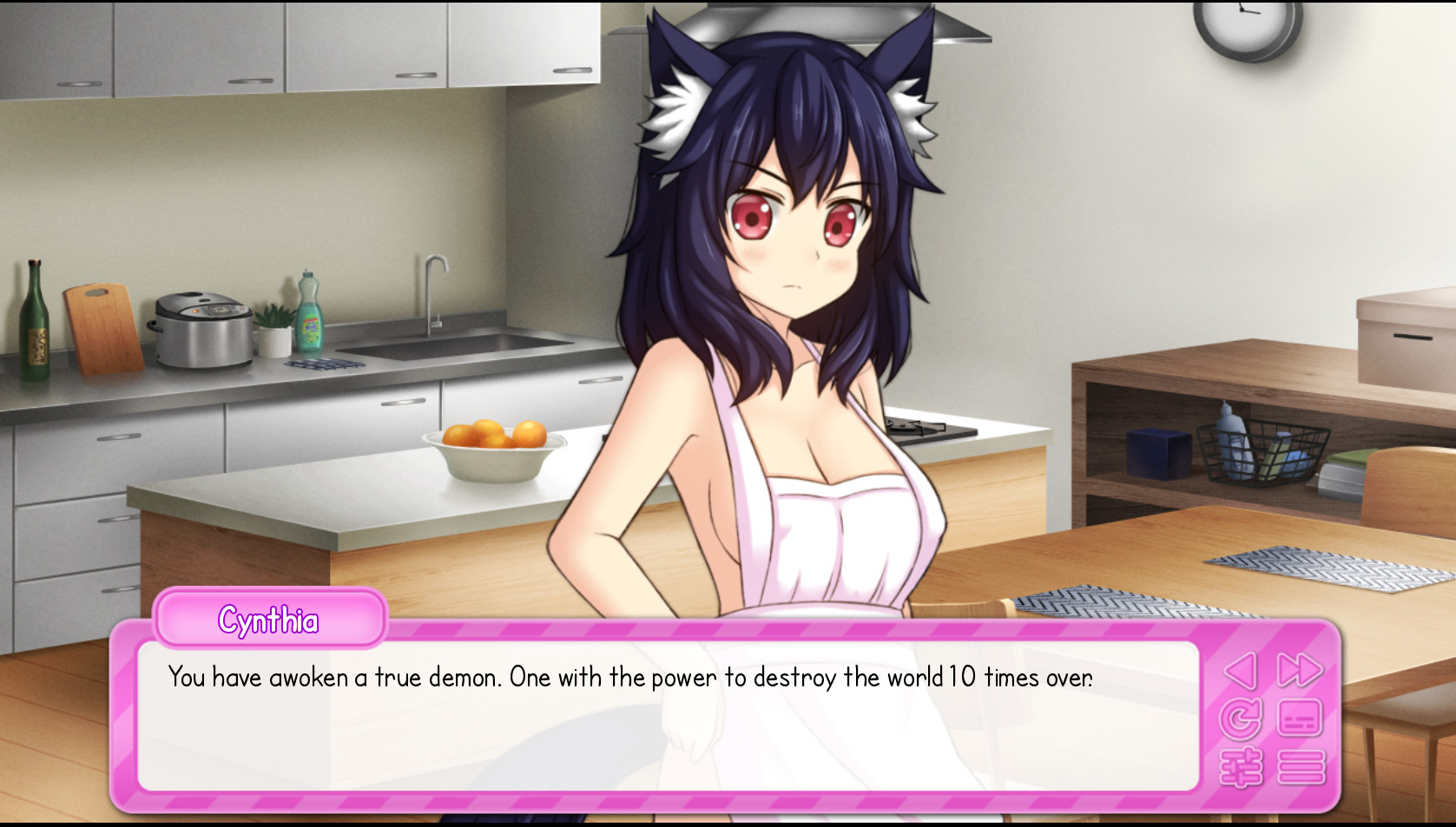Open the menu with three-bars icon
1456x827 pixels.
click(1301, 768)
